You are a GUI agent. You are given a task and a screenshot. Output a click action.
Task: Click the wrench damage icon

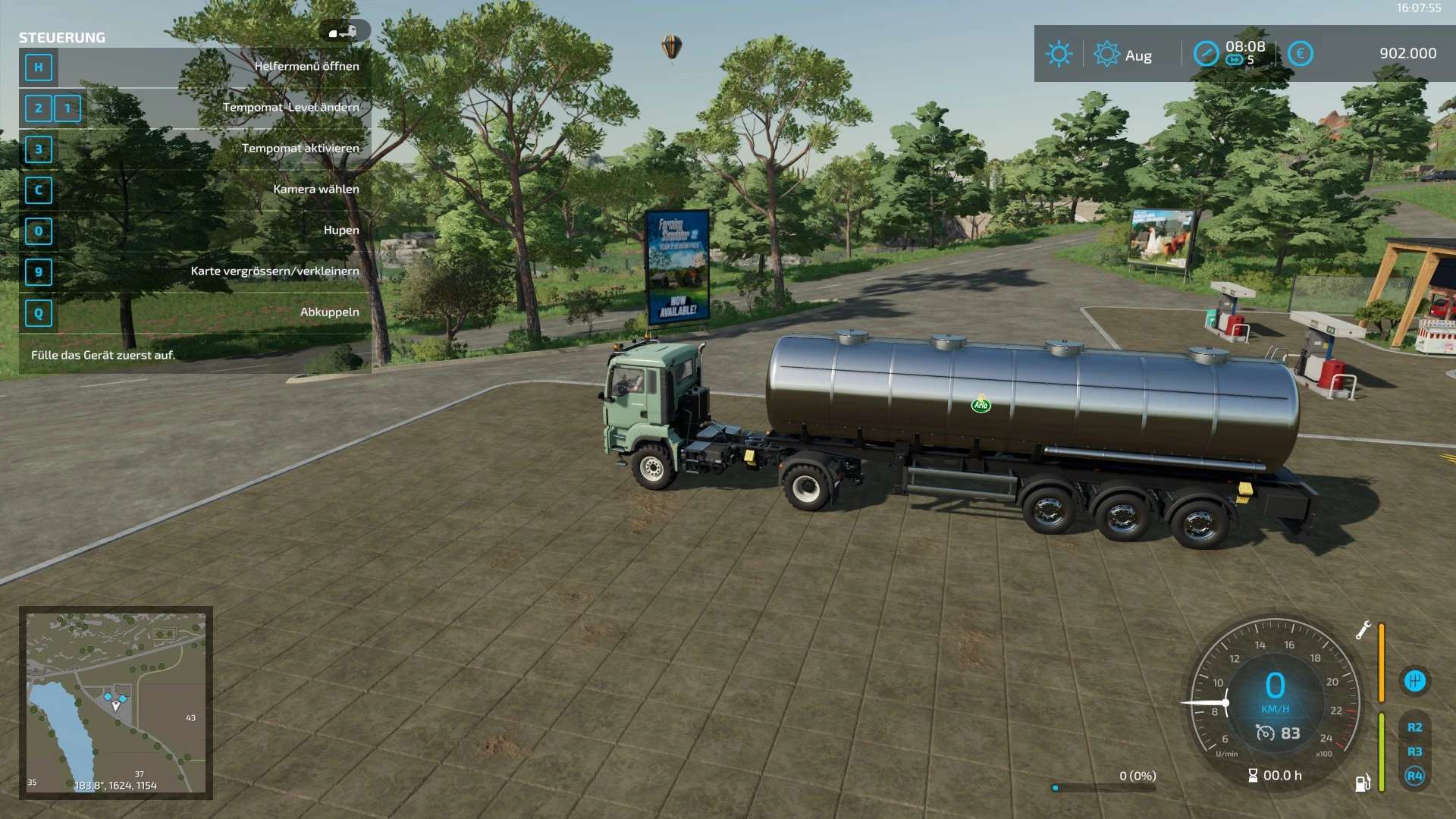pos(1363,630)
